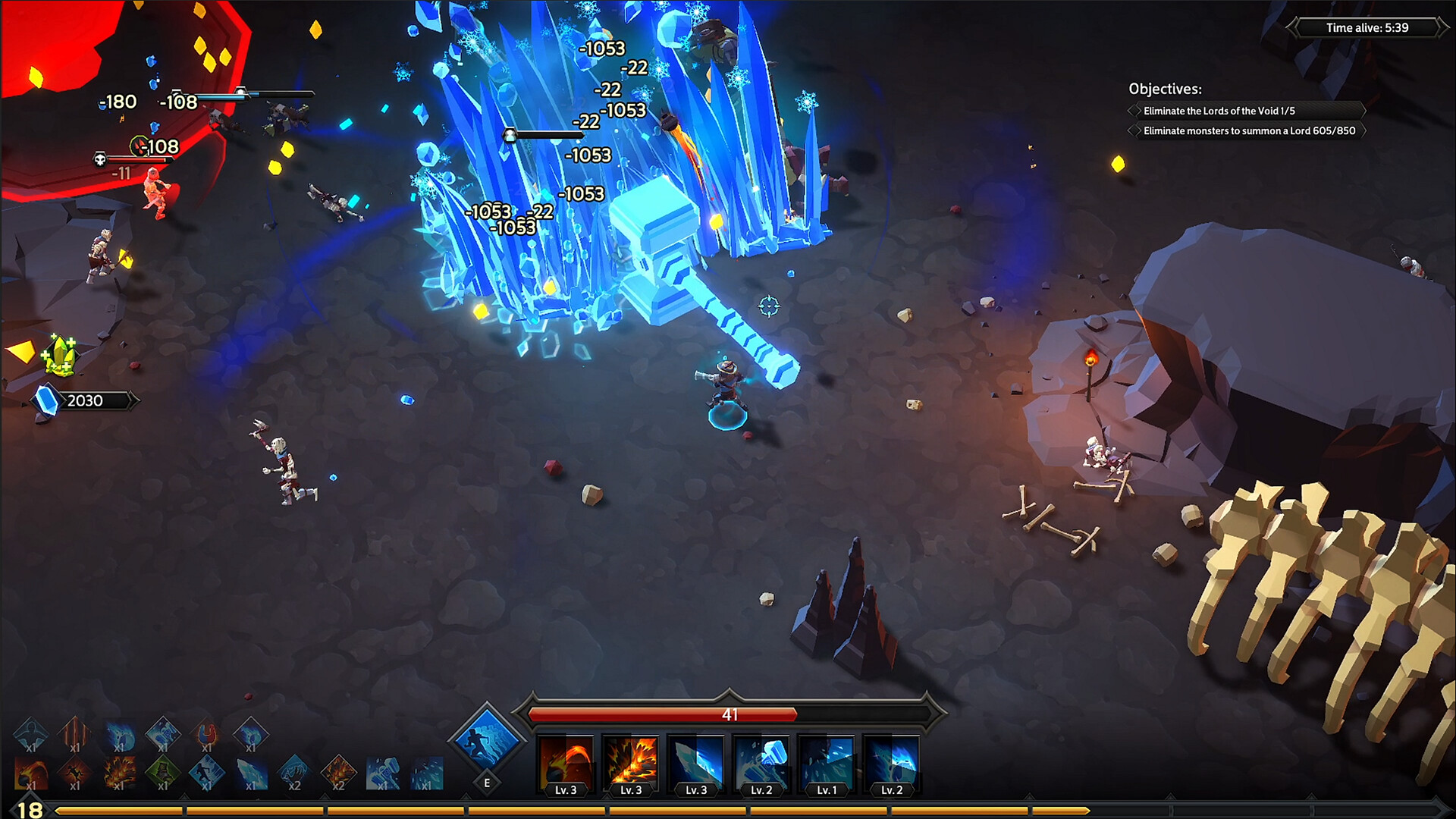Open the 'Time alive: 5:39' panel
Viewport: 1456px width, 819px height.
(x=1367, y=29)
